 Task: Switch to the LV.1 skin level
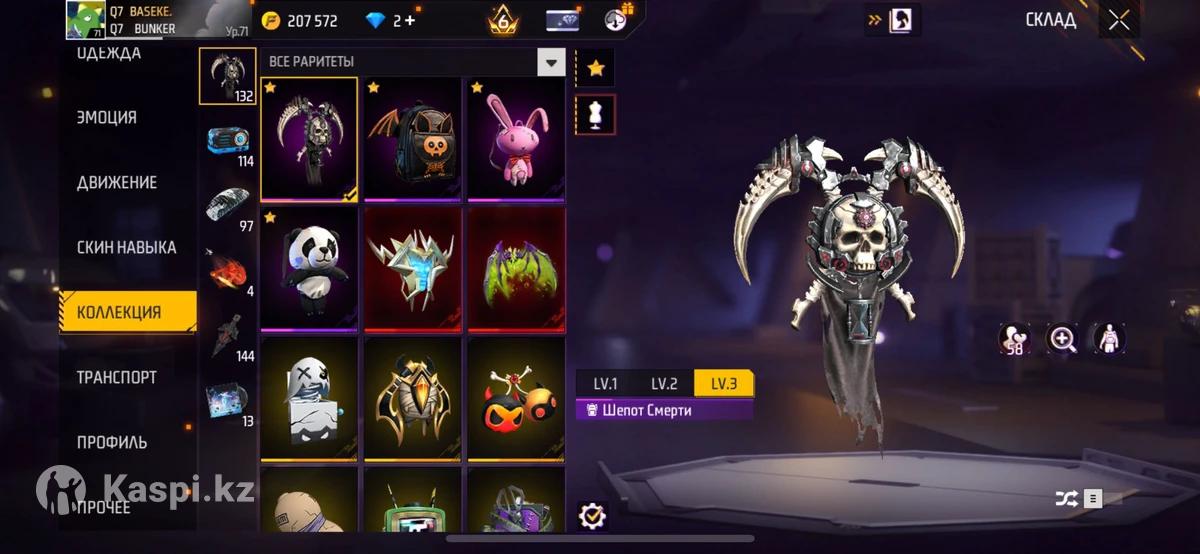(x=605, y=383)
